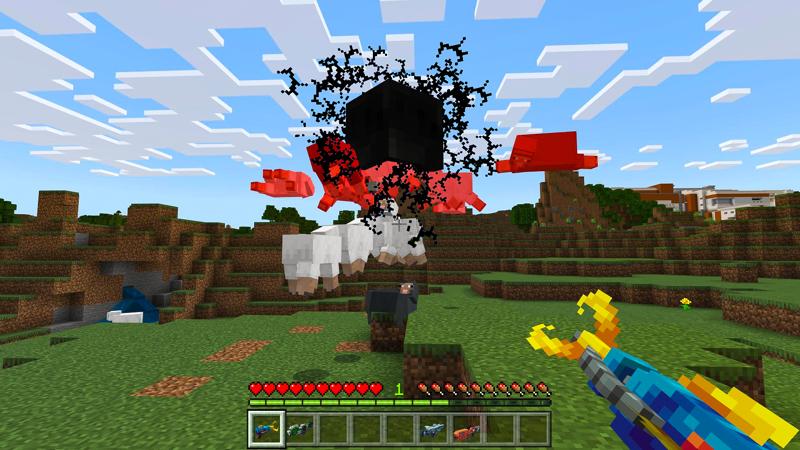Select the blue and yellow gun hotbar slot
This screenshot has height=450, width=800.
point(263,429)
